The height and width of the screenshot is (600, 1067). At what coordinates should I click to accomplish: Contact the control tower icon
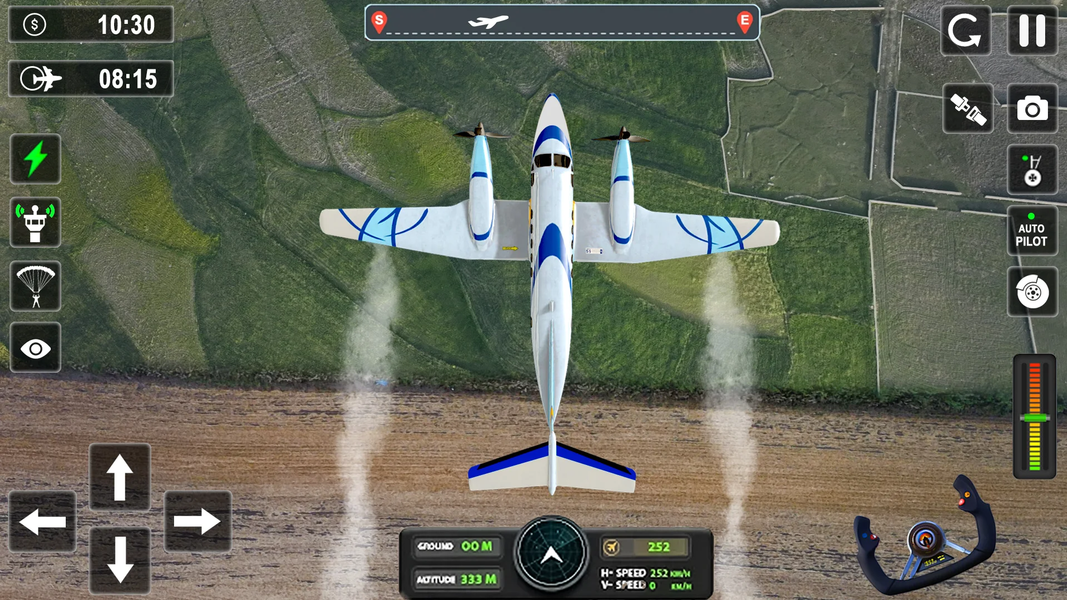(x=35, y=222)
